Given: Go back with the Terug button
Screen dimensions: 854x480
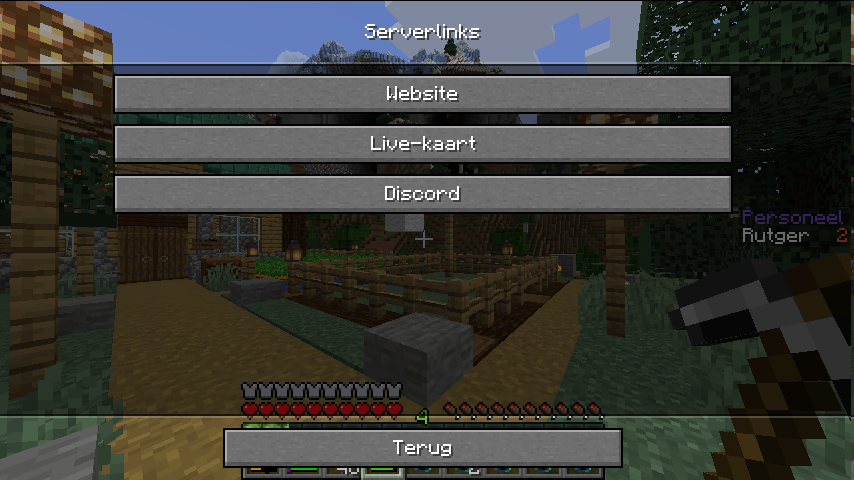Looking at the screenshot, I should point(422,448).
